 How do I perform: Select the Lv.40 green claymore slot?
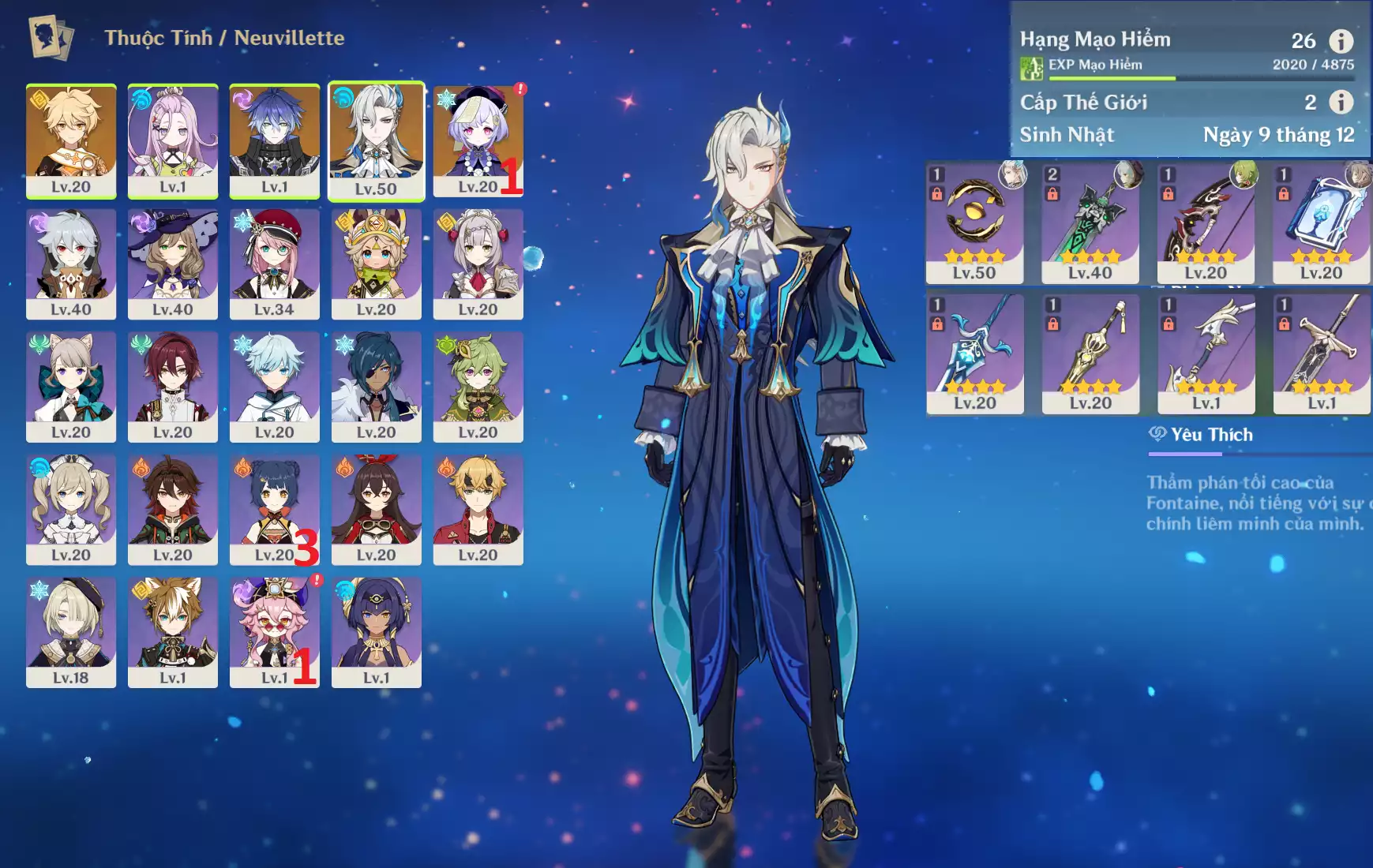tap(1090, 223)
